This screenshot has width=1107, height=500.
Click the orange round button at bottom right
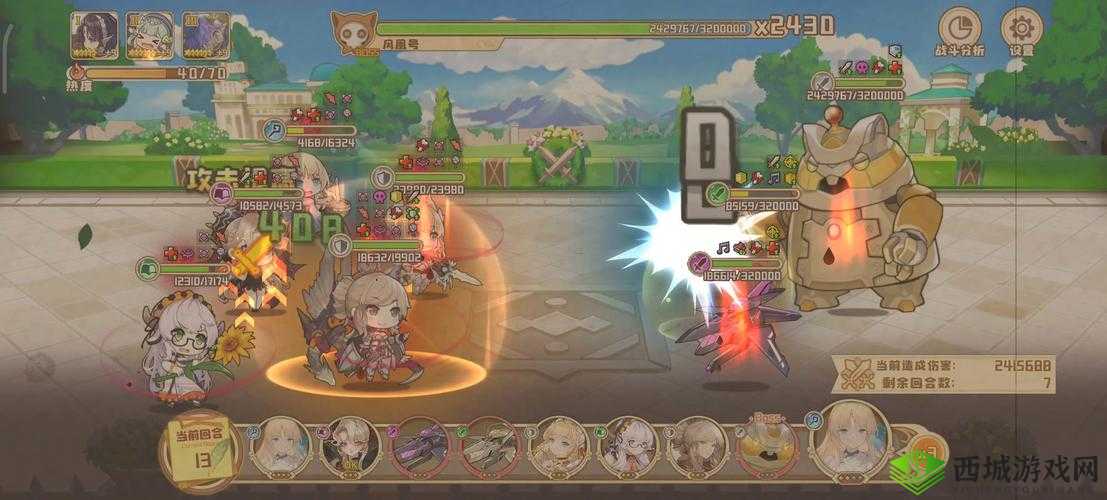932,446
